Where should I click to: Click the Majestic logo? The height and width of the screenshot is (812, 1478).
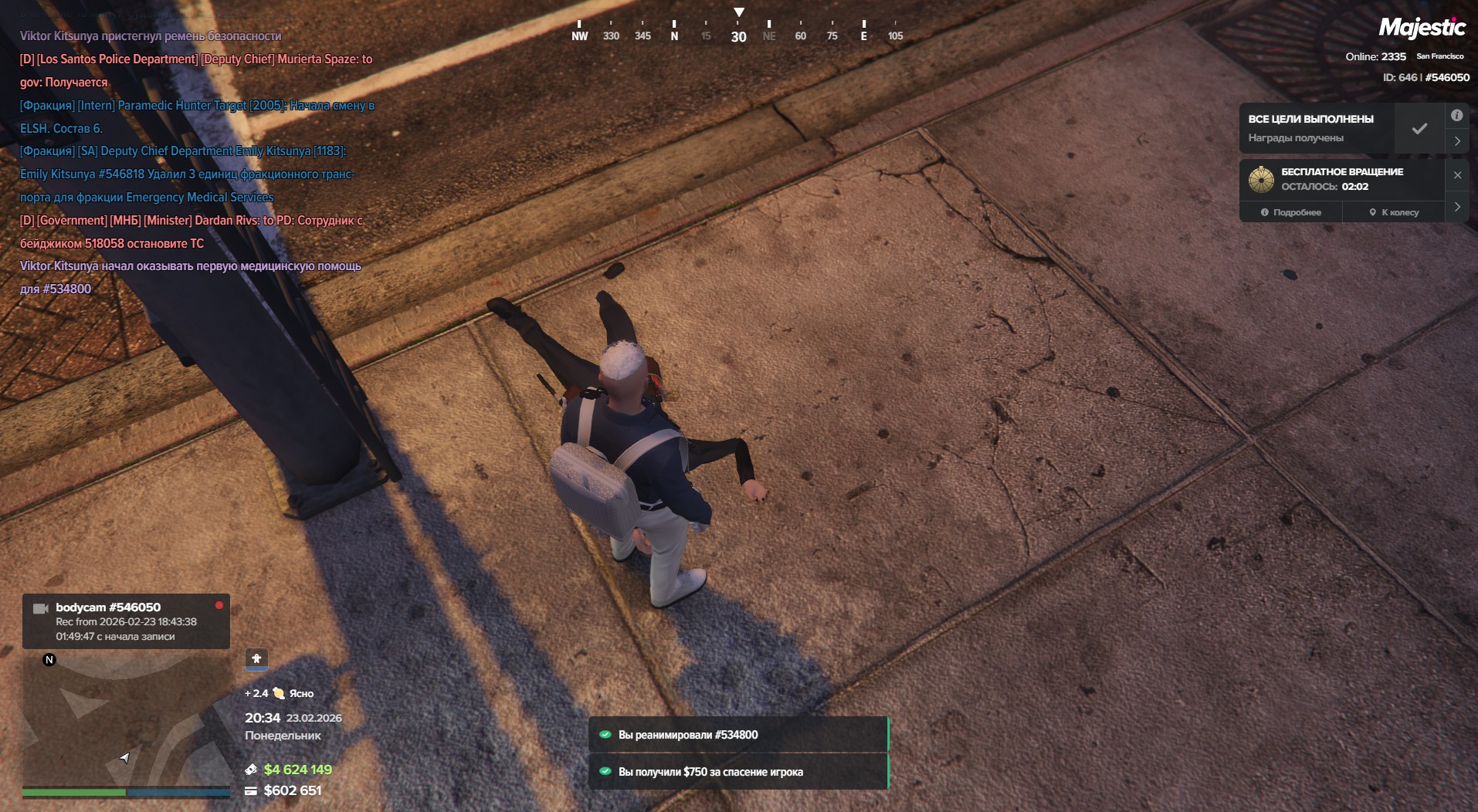point(1422,29)
